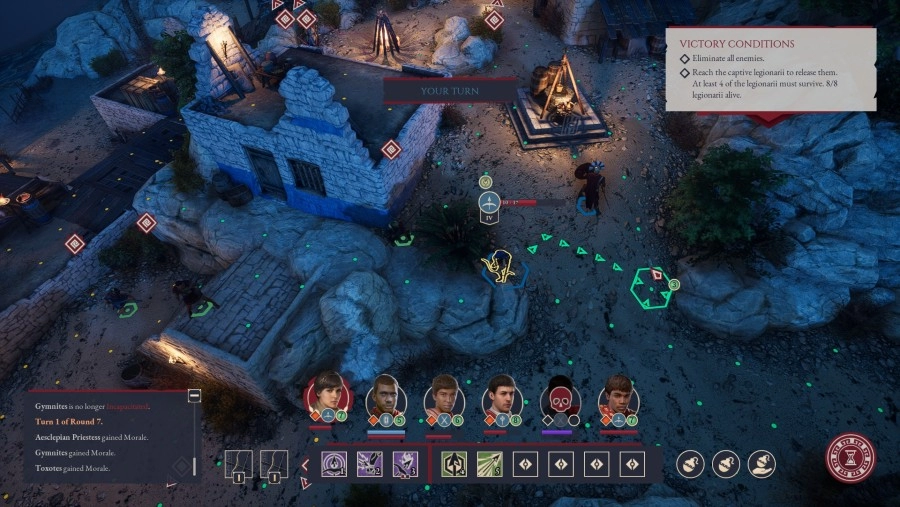This screenshot has height=507, width=900.
Task: Use the green upward-arrow armor ability
Action: coord(454,464)
